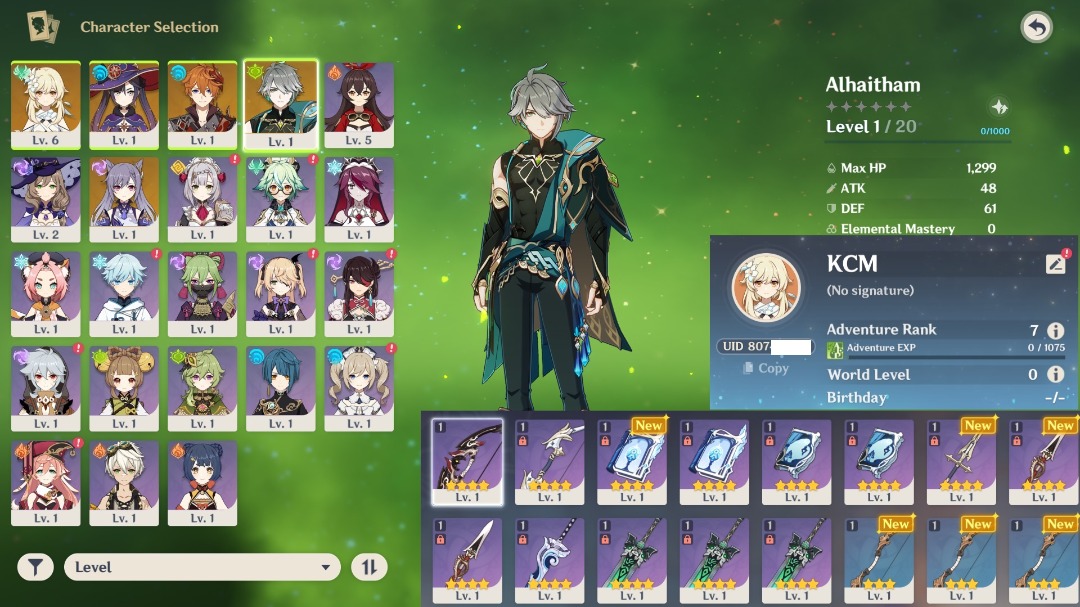Viewport: 1080px width, 607px height.
Task: Pick the Razor character card
Action: click(x=46, y=388)
